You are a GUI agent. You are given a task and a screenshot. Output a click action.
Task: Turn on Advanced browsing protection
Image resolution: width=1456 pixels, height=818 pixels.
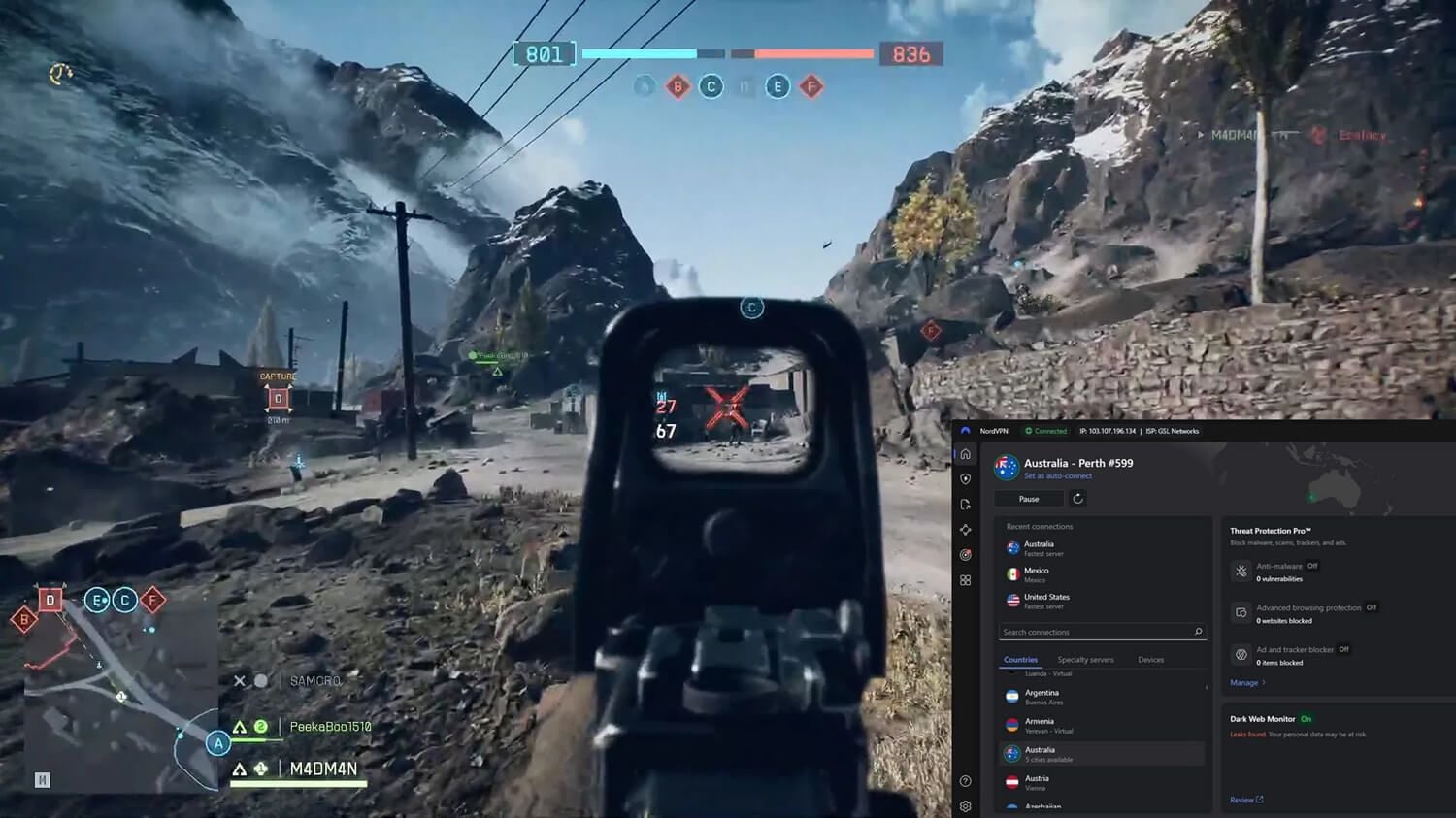(1371, 607)
